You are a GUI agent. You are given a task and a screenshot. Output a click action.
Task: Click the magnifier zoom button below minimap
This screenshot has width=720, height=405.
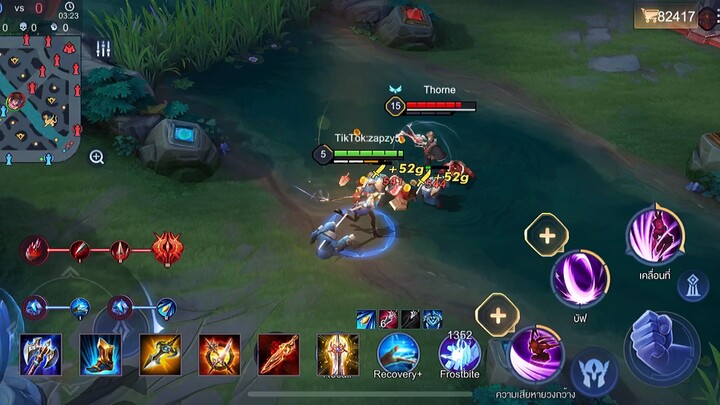[x=97, y=157]
